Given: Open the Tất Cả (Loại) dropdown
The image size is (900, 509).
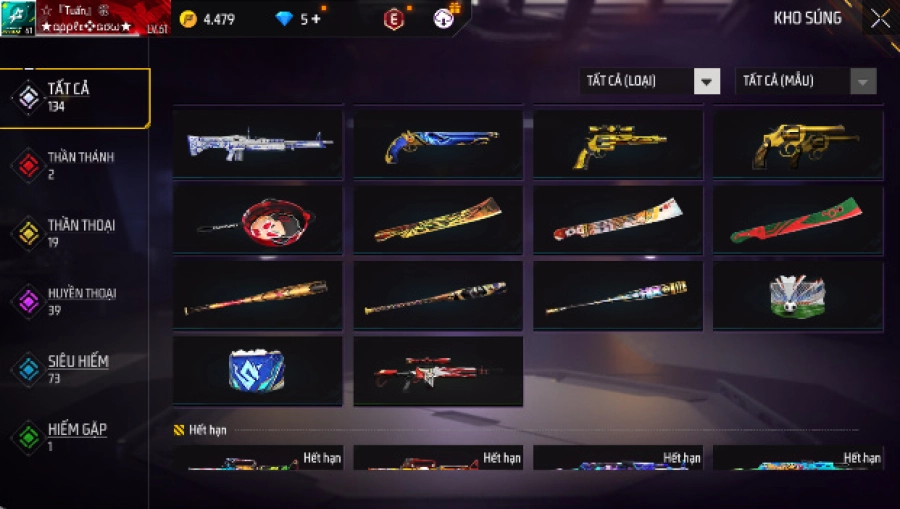Looking at the screenshot, I should tap(650, 81).
